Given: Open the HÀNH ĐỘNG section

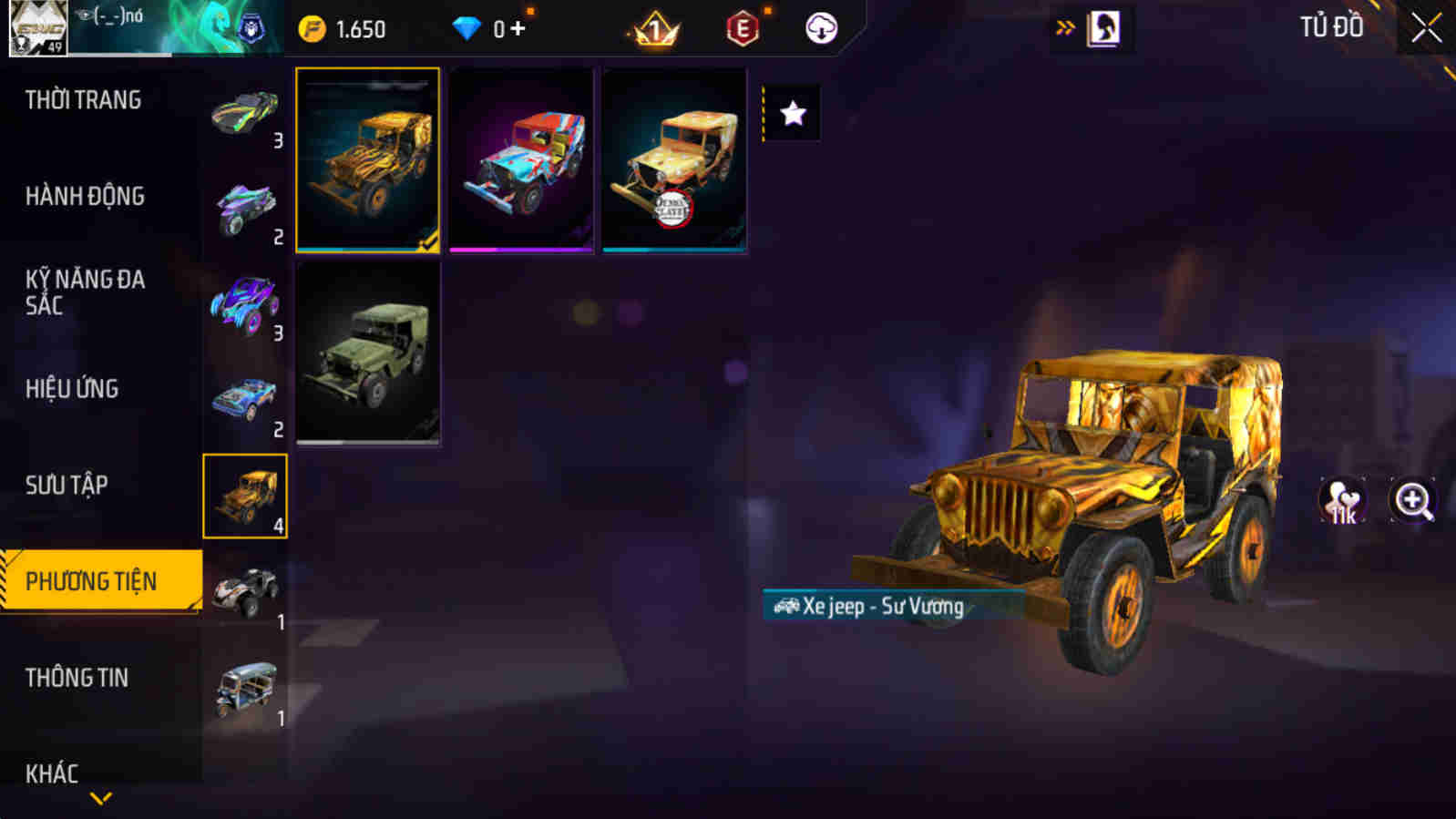Looking at the screenshot, I should pos(87,195).
